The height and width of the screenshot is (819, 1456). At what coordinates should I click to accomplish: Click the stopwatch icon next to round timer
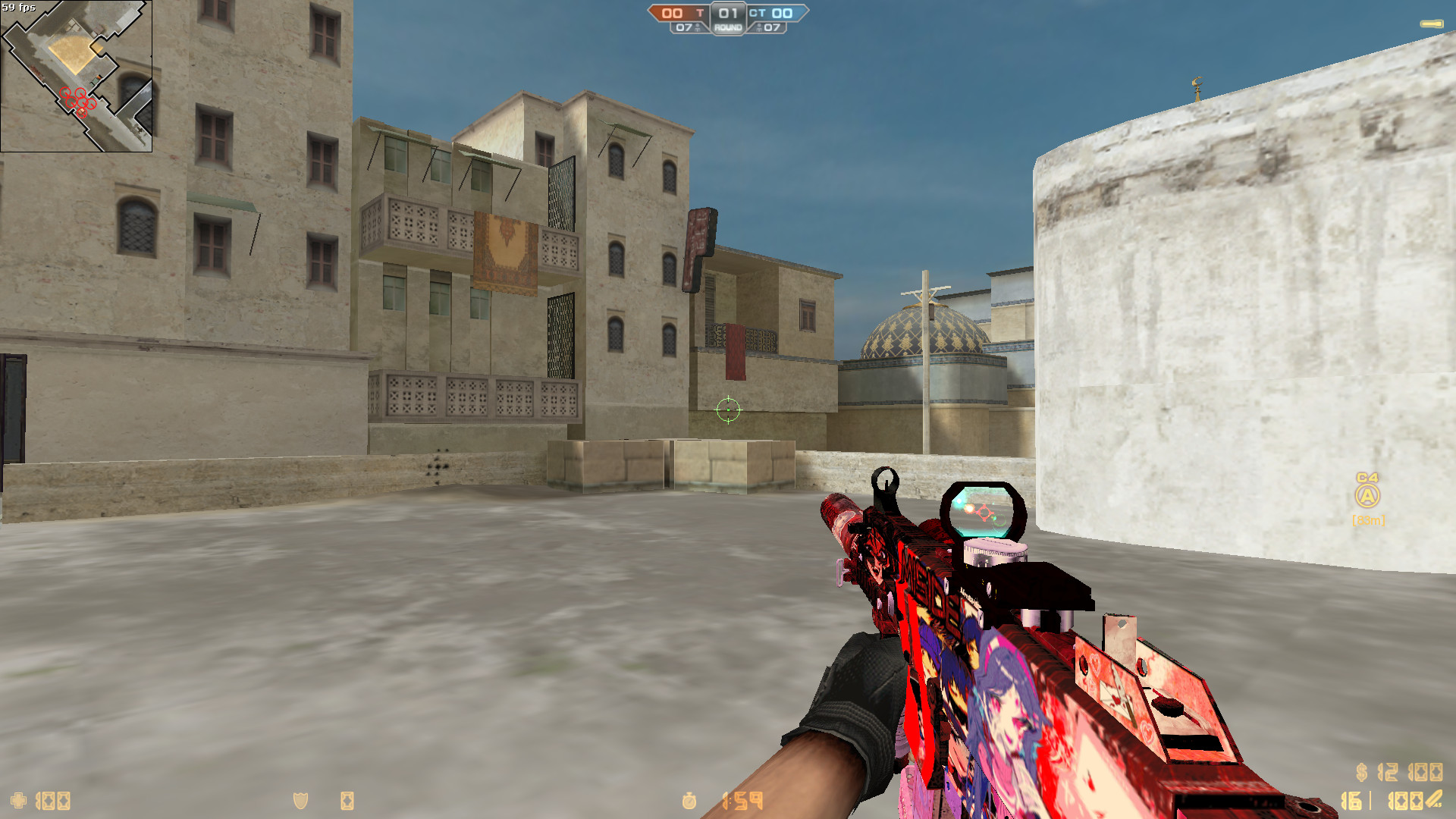pyautogui.click(x=689, y=801)
